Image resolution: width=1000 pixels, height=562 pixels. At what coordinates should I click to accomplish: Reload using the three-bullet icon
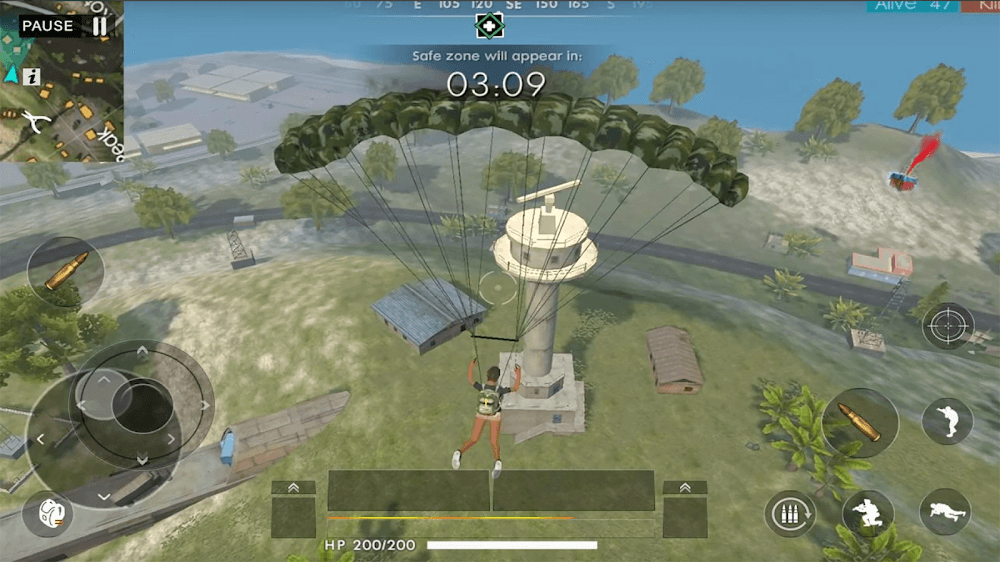click(790, 514)
